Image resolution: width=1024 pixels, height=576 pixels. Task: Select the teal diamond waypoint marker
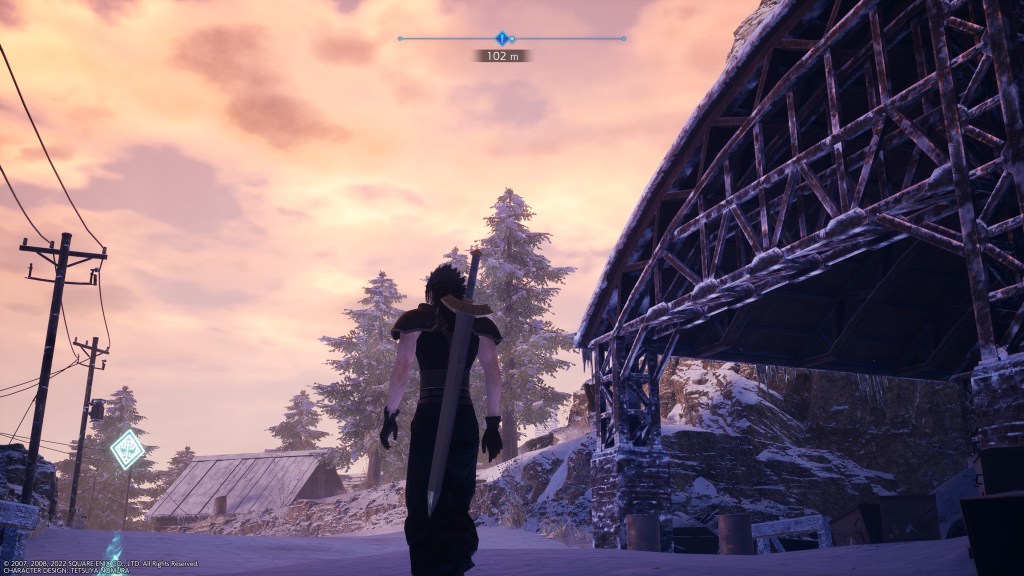pos(127,448)
